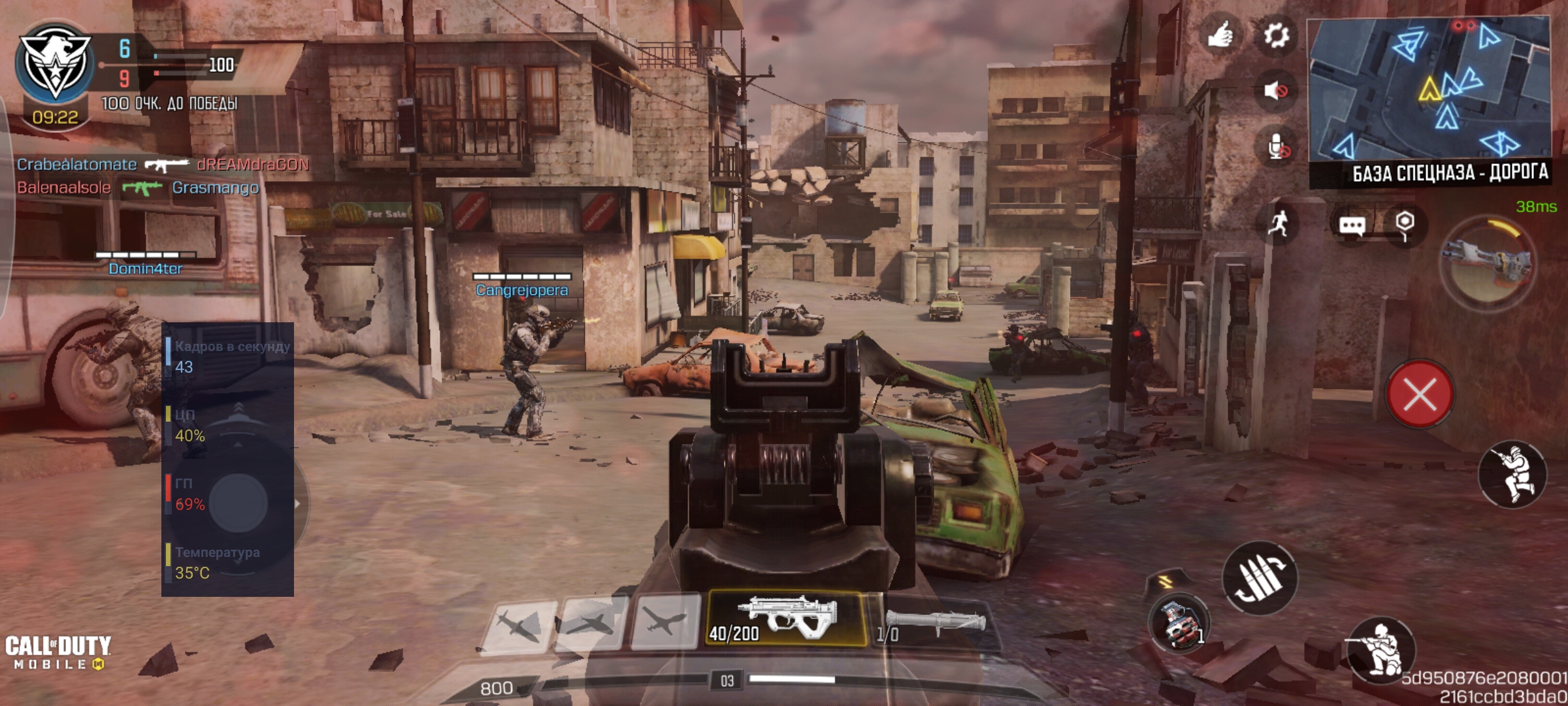Activate the sprint running-man button

pos(1279,224)
